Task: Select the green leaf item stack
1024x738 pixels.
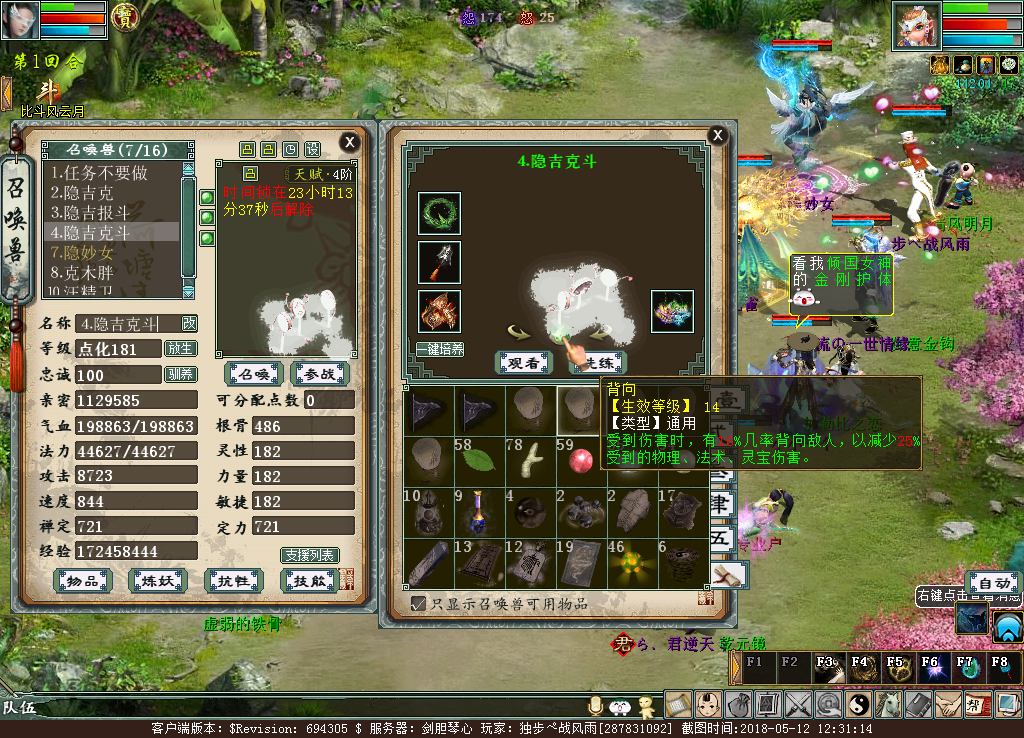Action: pos(482,458)
